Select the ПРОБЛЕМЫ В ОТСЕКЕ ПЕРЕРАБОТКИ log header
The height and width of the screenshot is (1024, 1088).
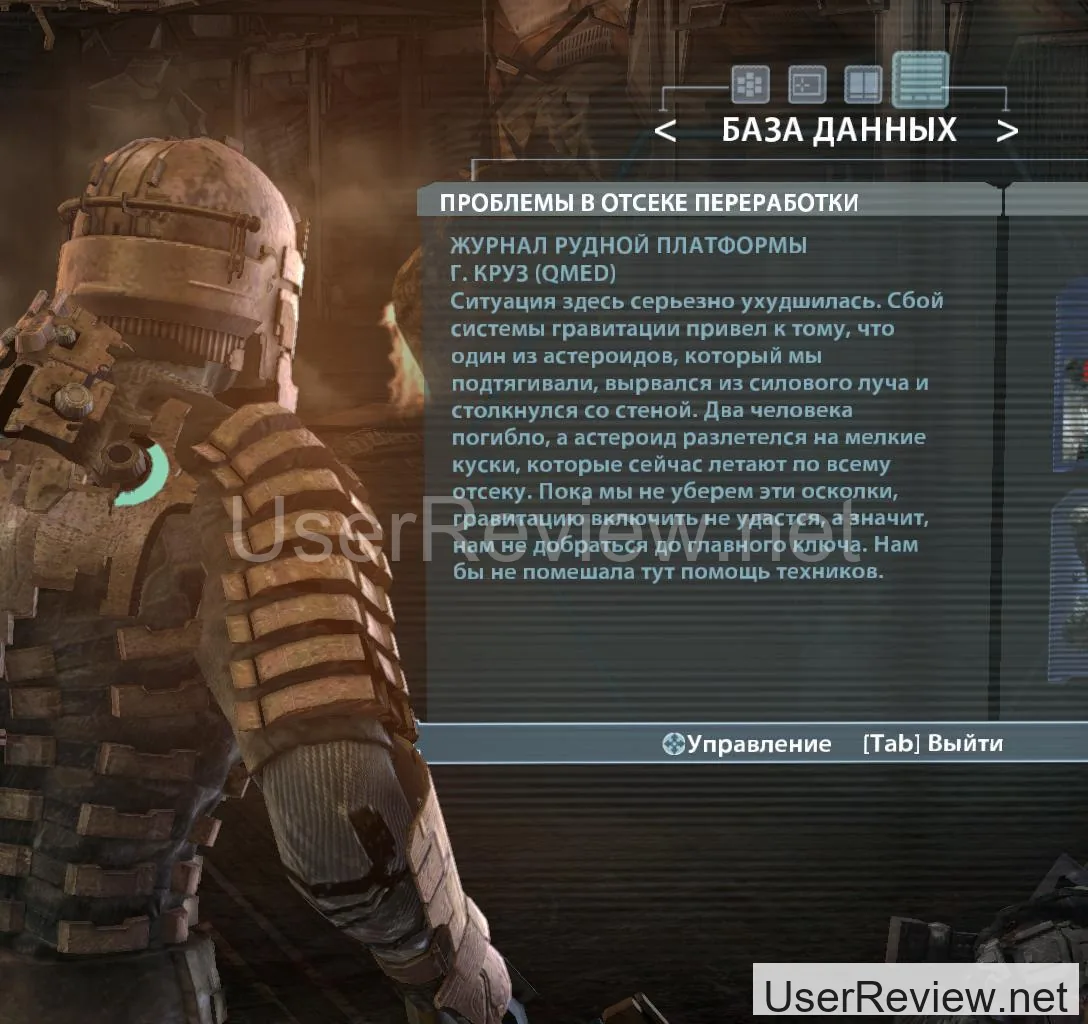tap(648, 202)
